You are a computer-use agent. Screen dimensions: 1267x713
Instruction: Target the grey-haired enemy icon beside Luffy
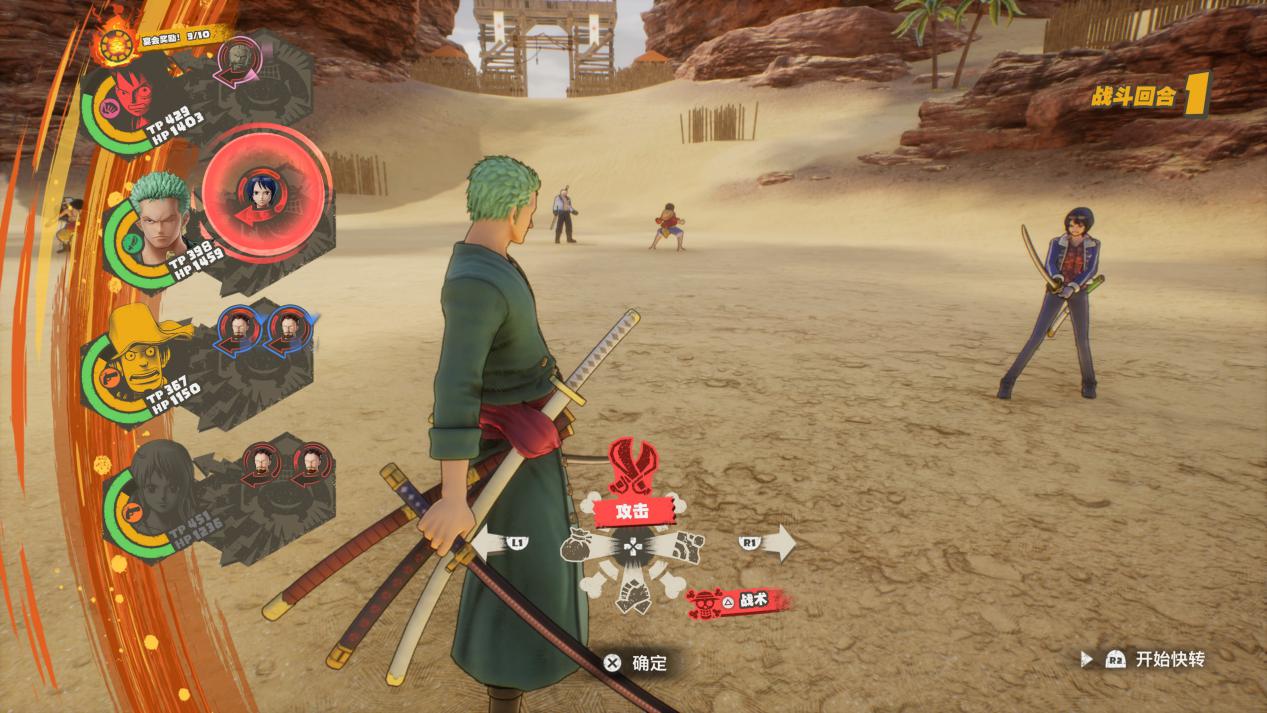coord(238,59)
